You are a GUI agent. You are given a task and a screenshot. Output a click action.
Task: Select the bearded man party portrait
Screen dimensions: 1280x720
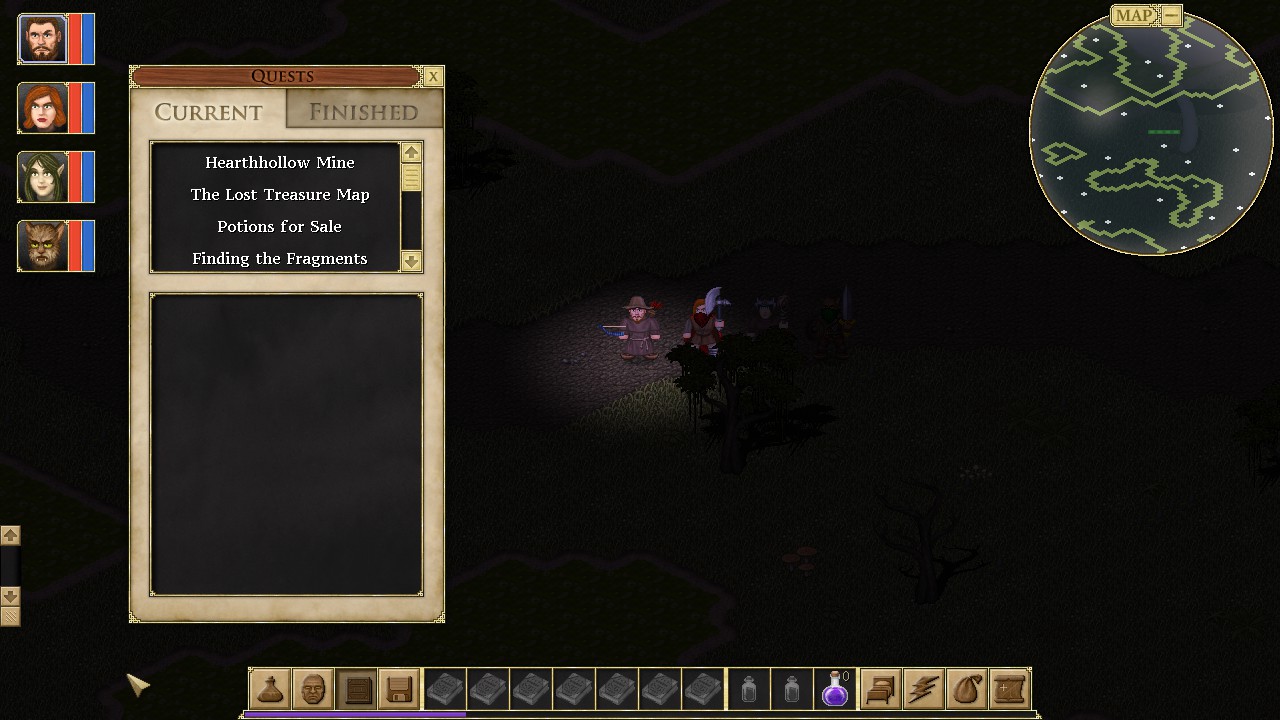click(x=43, y=39)
